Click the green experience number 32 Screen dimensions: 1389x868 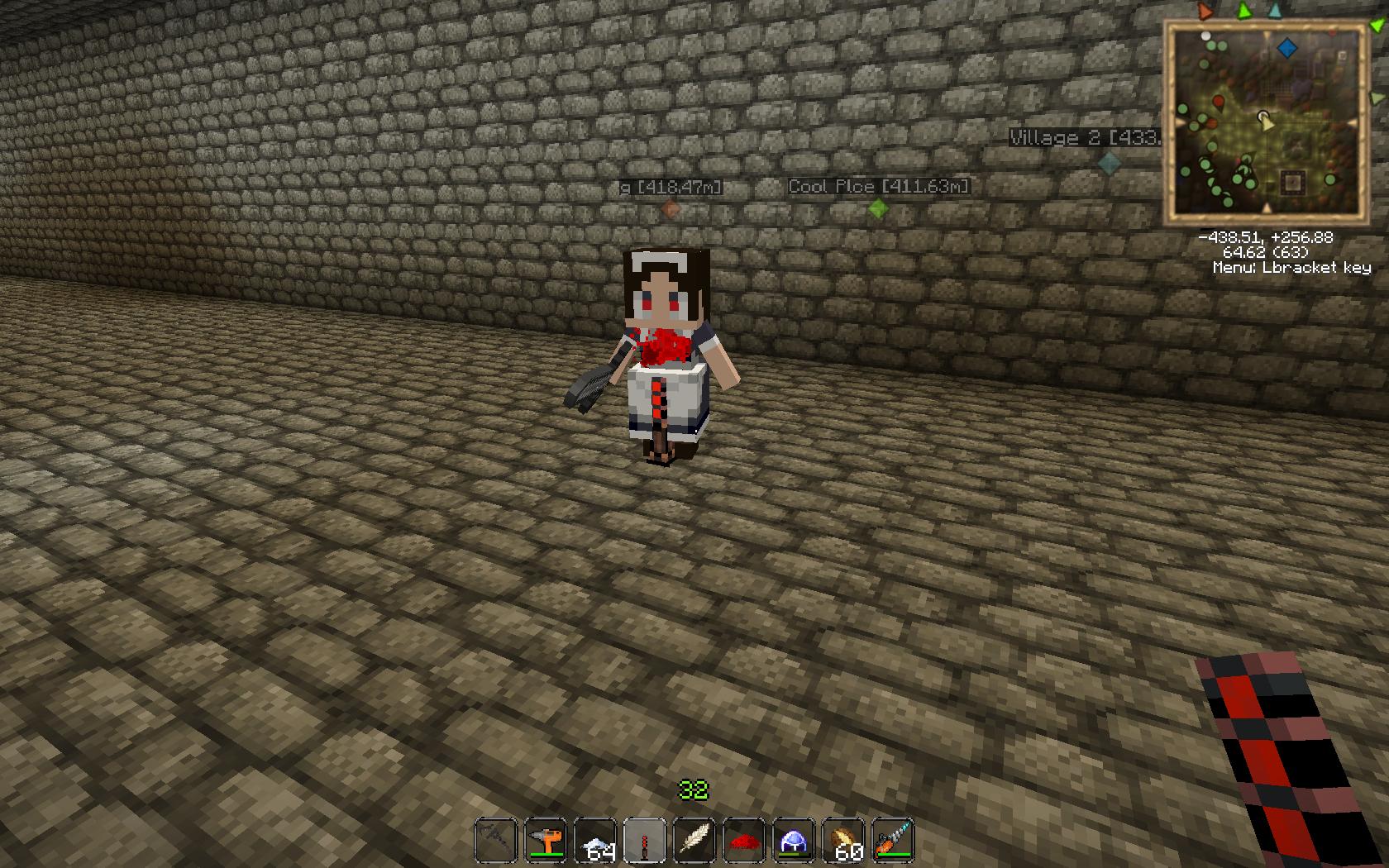(x=693, y=791)
